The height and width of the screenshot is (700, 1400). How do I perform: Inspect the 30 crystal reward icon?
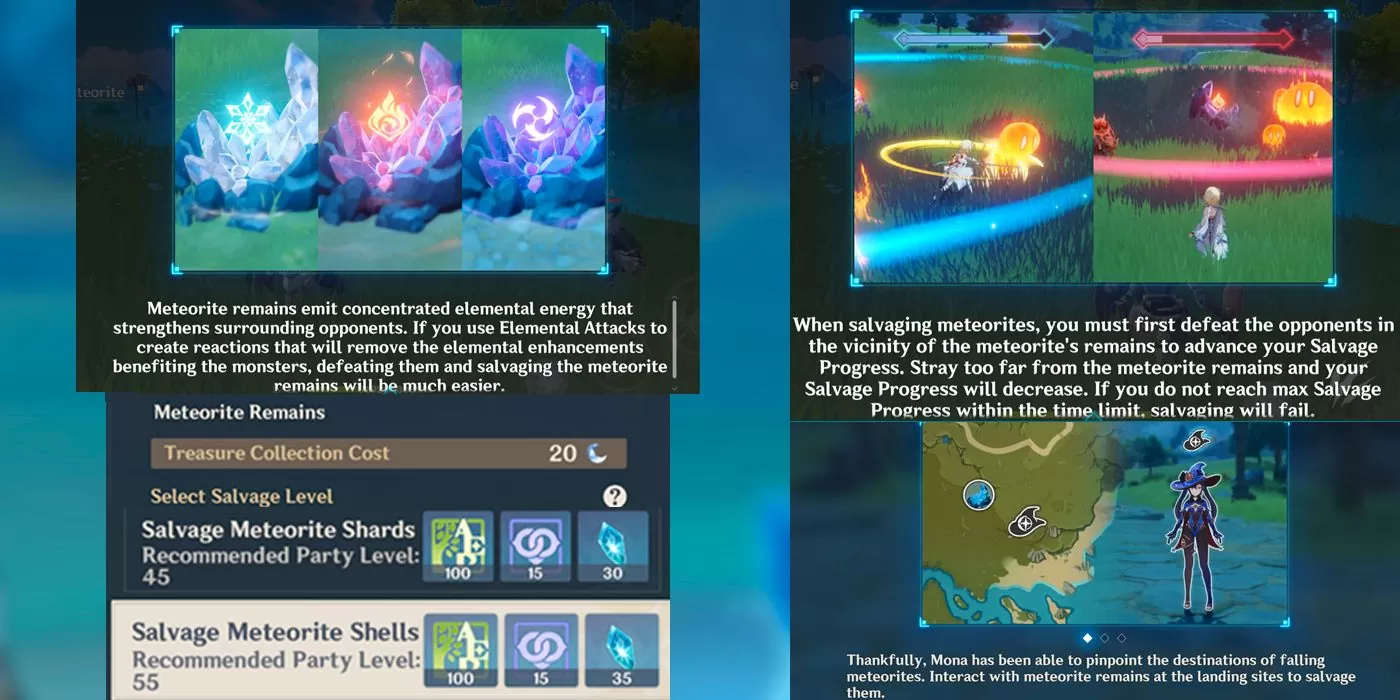[x=612, y=546]
